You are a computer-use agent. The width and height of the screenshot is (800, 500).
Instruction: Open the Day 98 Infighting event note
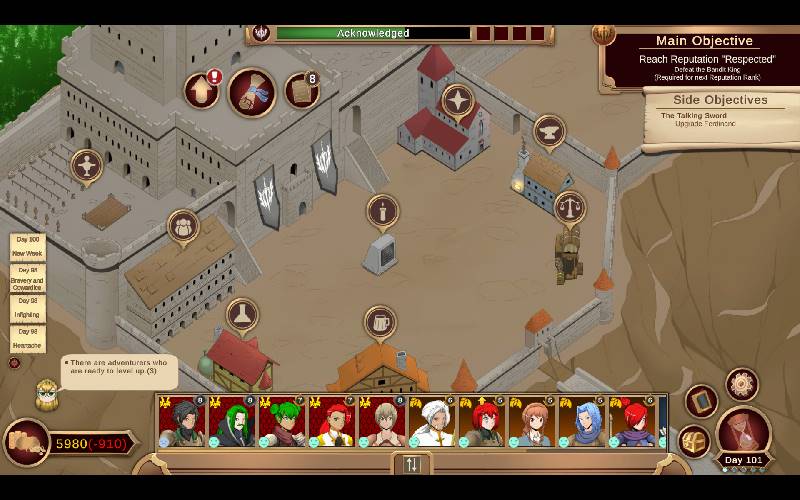pyautogui.click(x=27, y=307)
